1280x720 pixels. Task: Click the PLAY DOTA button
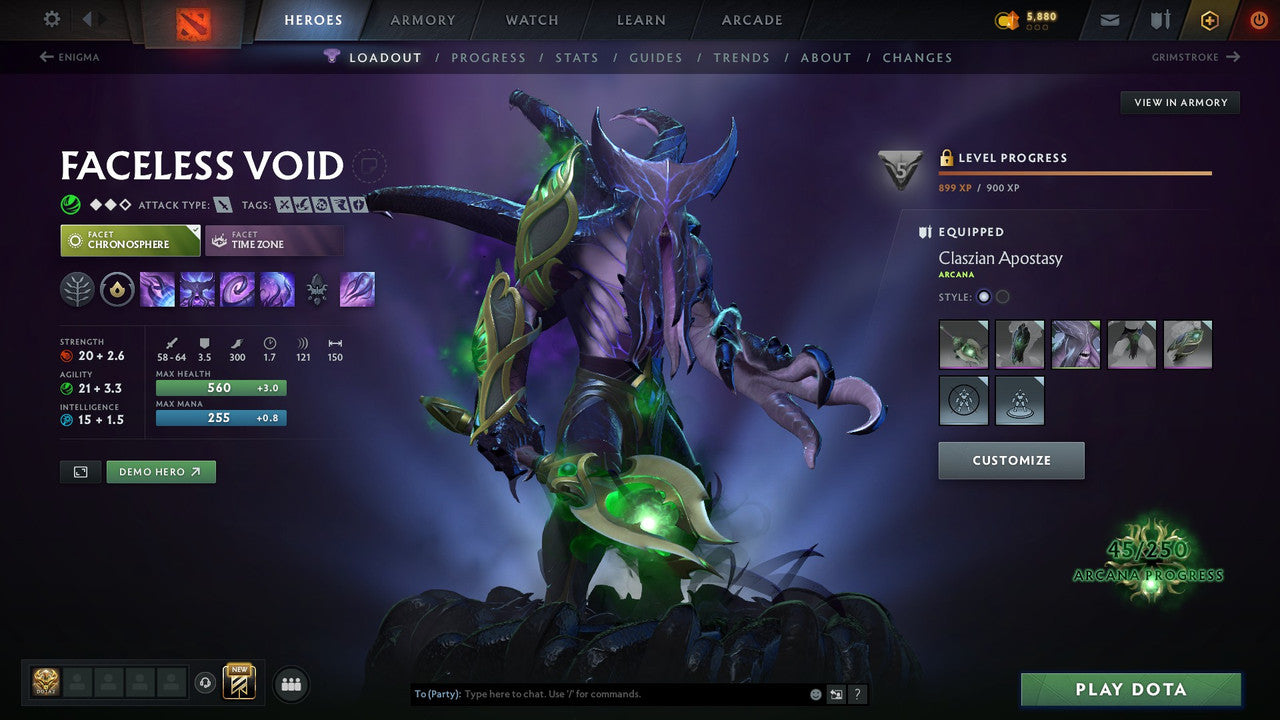(x=1131, y=689)
